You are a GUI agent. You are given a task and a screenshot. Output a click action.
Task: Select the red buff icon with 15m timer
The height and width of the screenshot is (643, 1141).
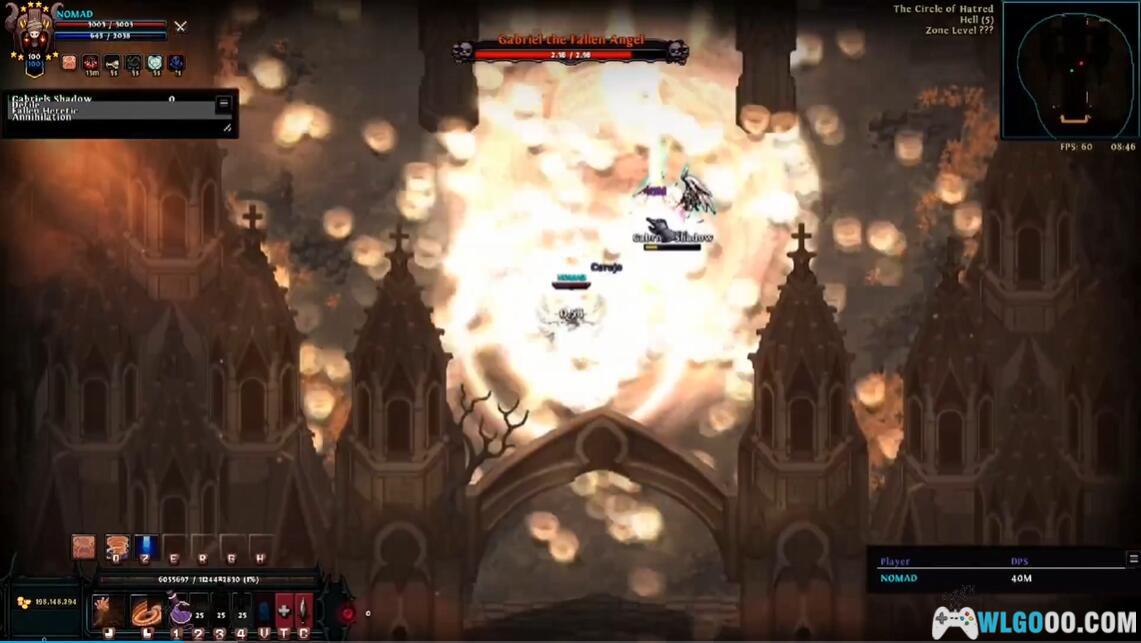[91, 63]
